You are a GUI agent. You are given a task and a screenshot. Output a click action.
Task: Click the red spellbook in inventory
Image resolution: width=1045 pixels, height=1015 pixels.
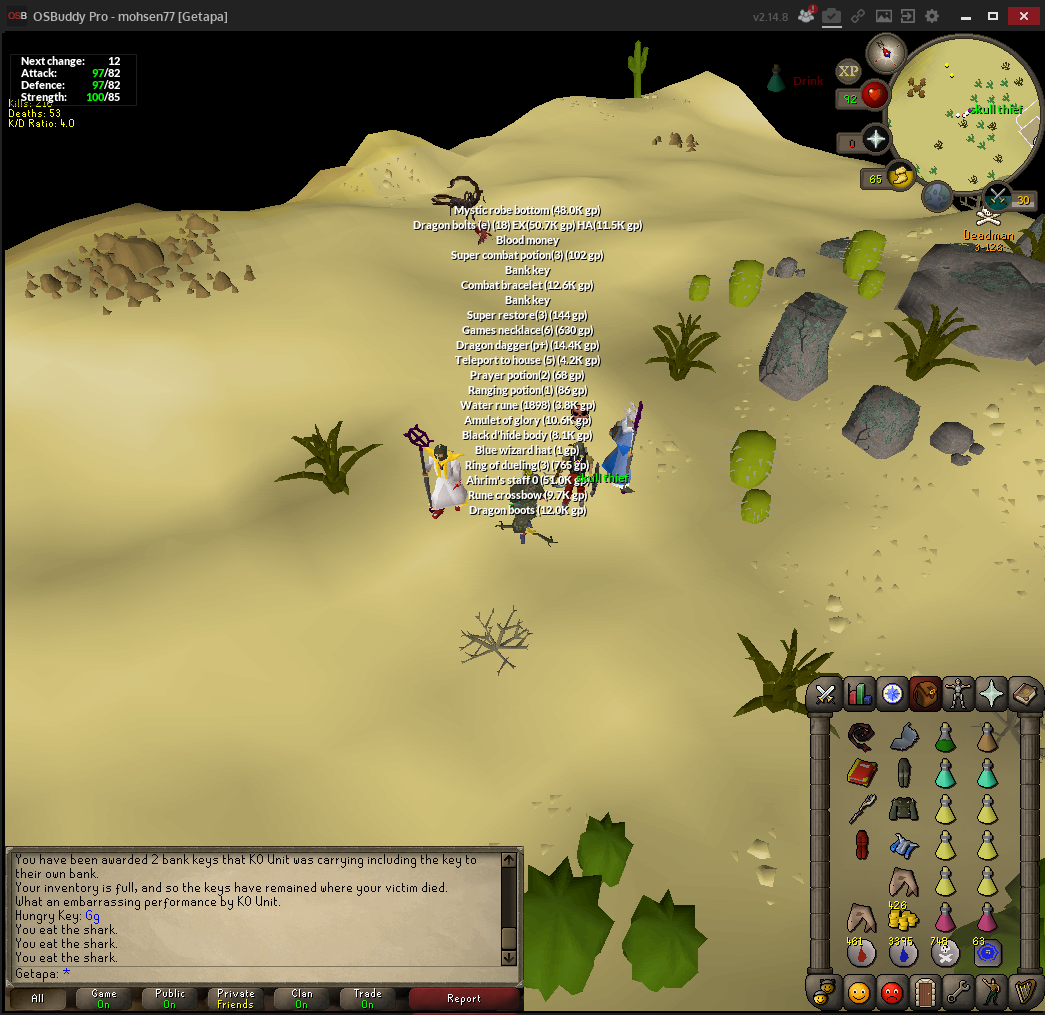860,773
